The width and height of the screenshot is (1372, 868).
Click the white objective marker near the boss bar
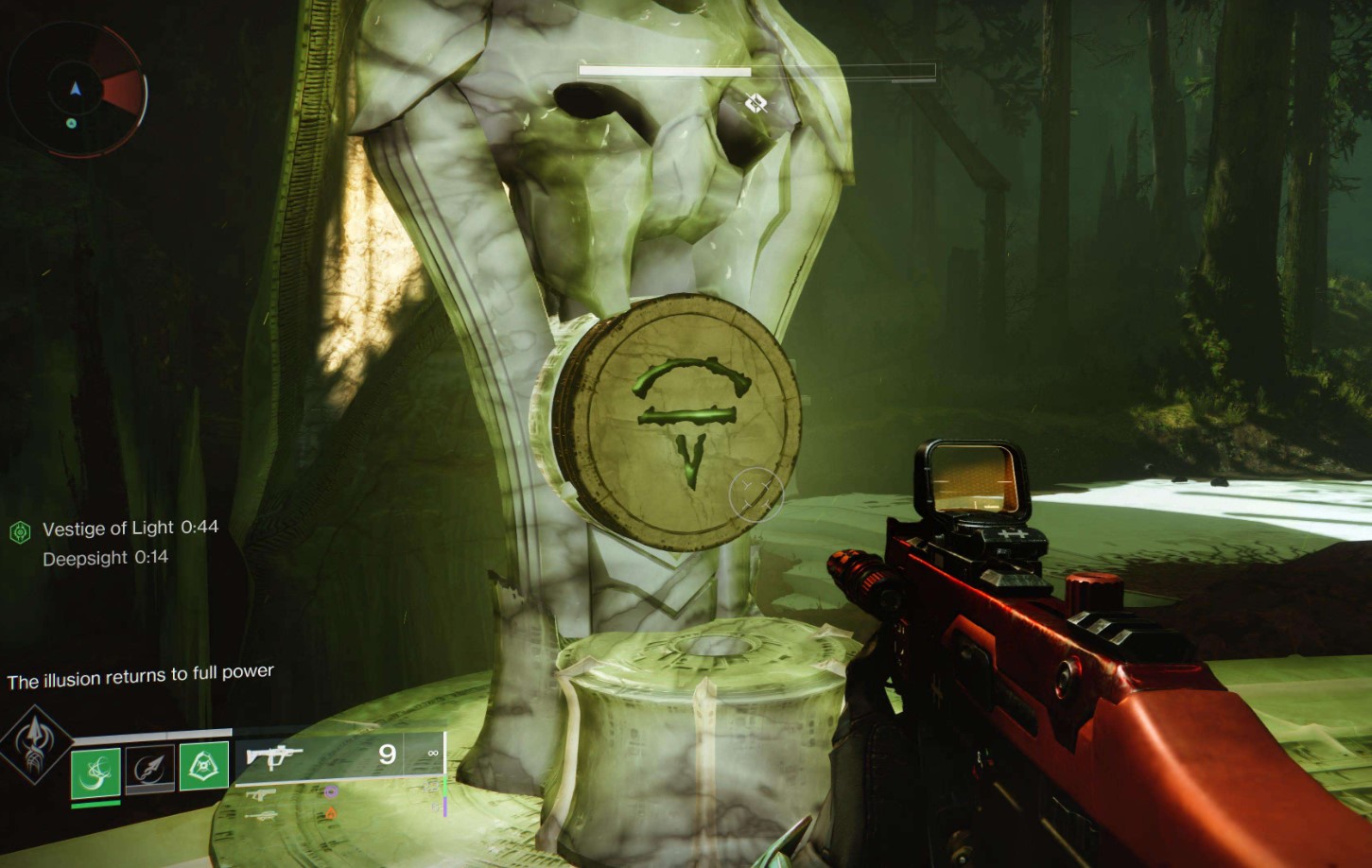[x=755, y=102]
